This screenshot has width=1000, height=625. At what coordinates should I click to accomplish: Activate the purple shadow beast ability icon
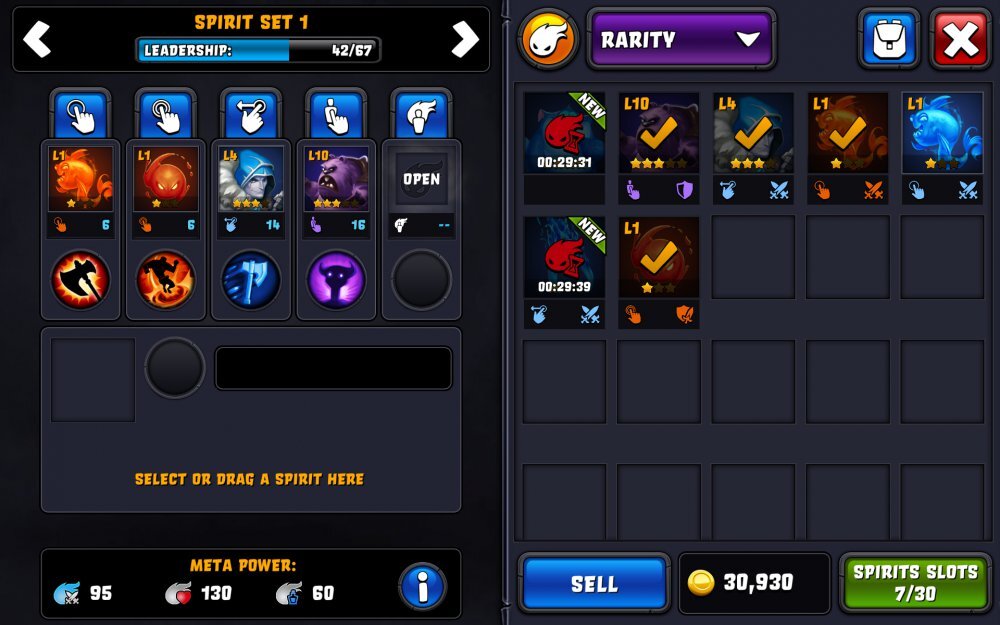point(336,279)
